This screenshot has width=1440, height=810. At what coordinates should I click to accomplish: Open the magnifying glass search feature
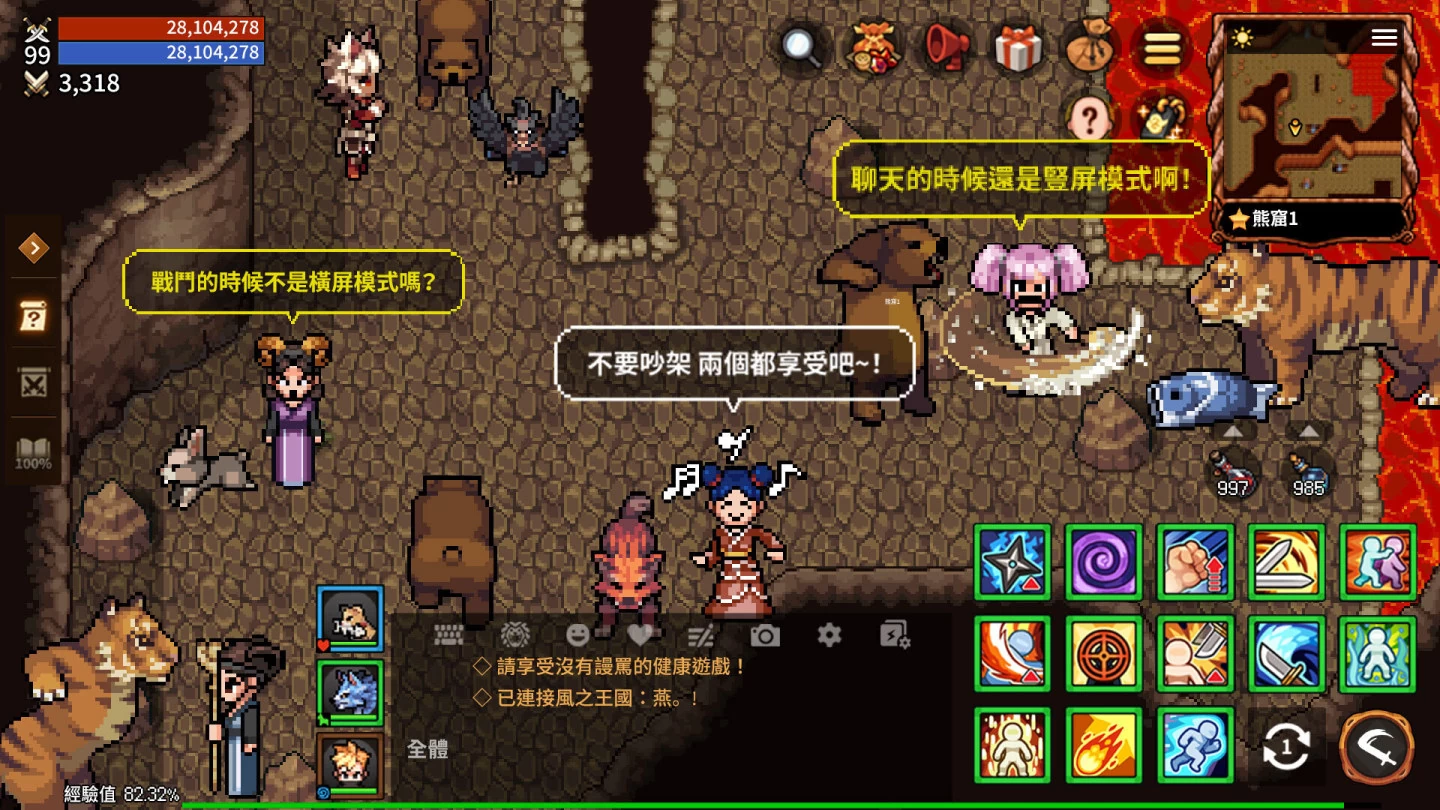(799, 46)
